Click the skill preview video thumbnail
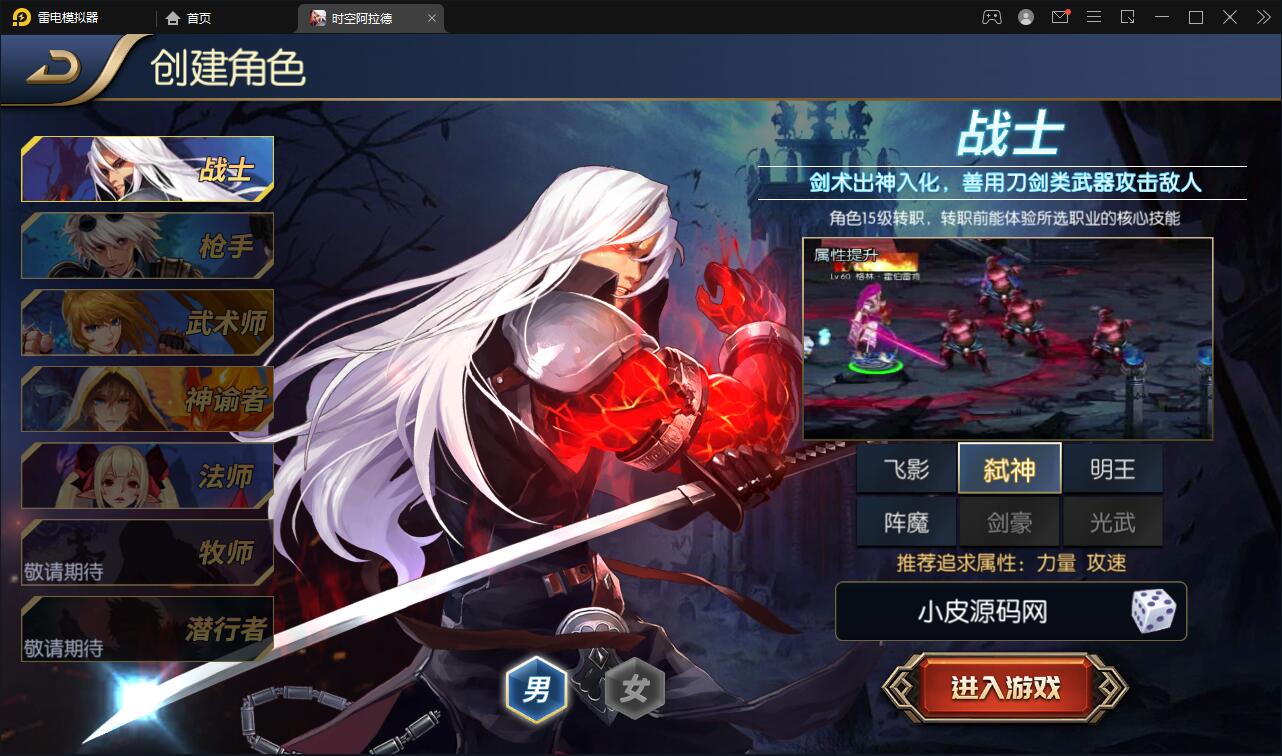 coord(1009,336)
